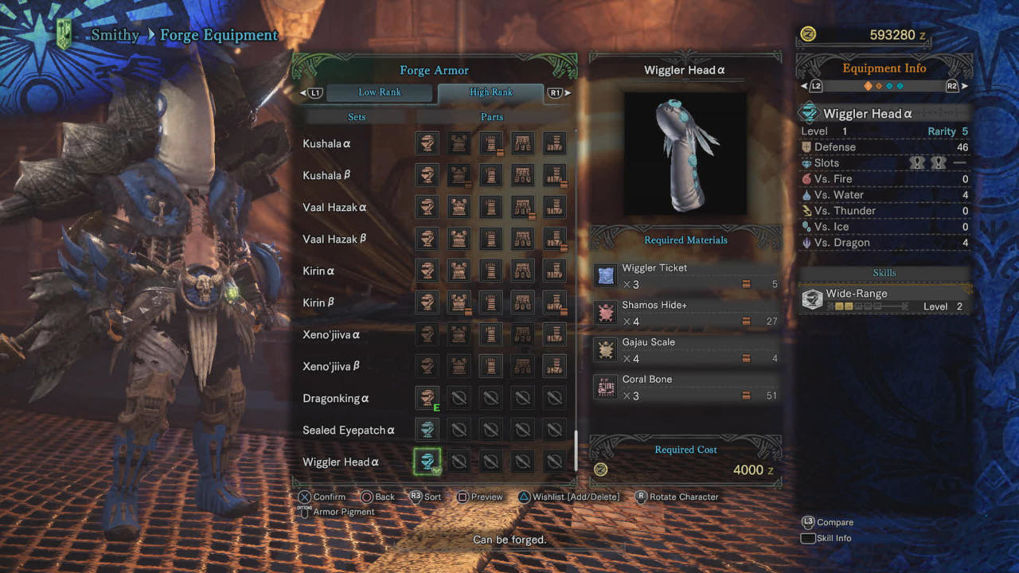The width and height of the screenshot is (1019, 573).
Task: Choose the Kushala α armor set row
Action: 327,144
